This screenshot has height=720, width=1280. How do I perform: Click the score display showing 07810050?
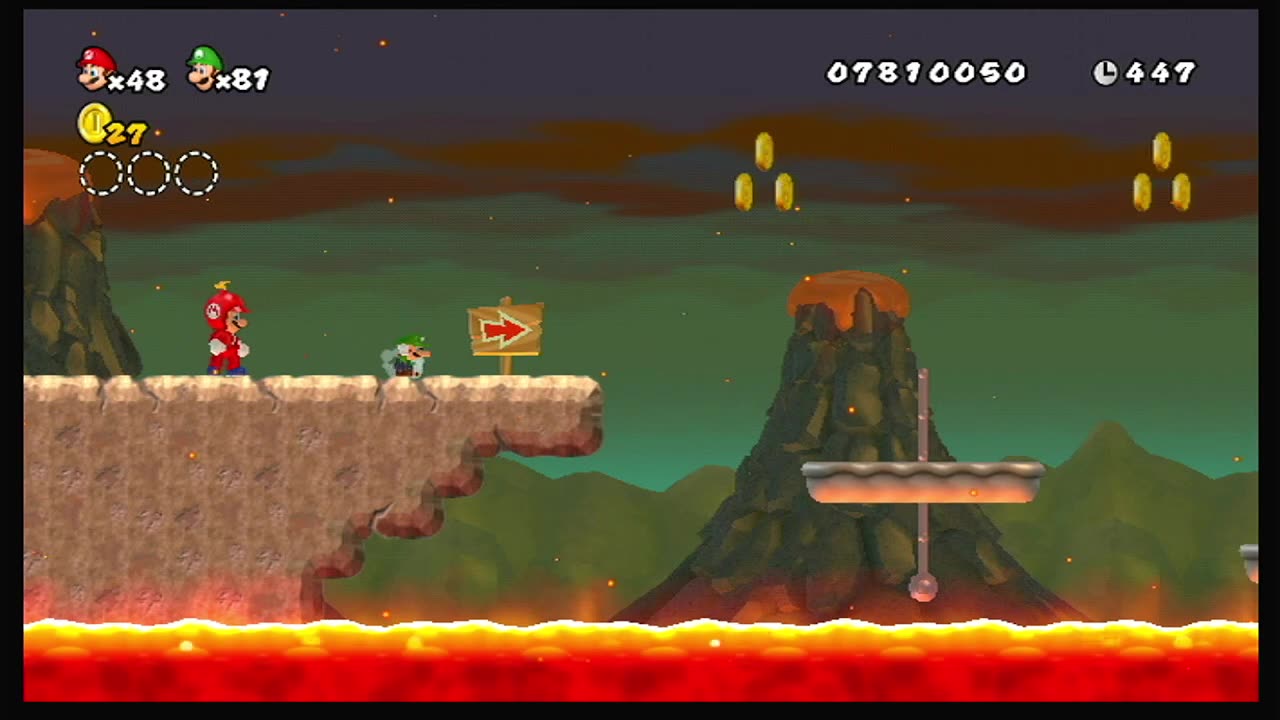928,72
